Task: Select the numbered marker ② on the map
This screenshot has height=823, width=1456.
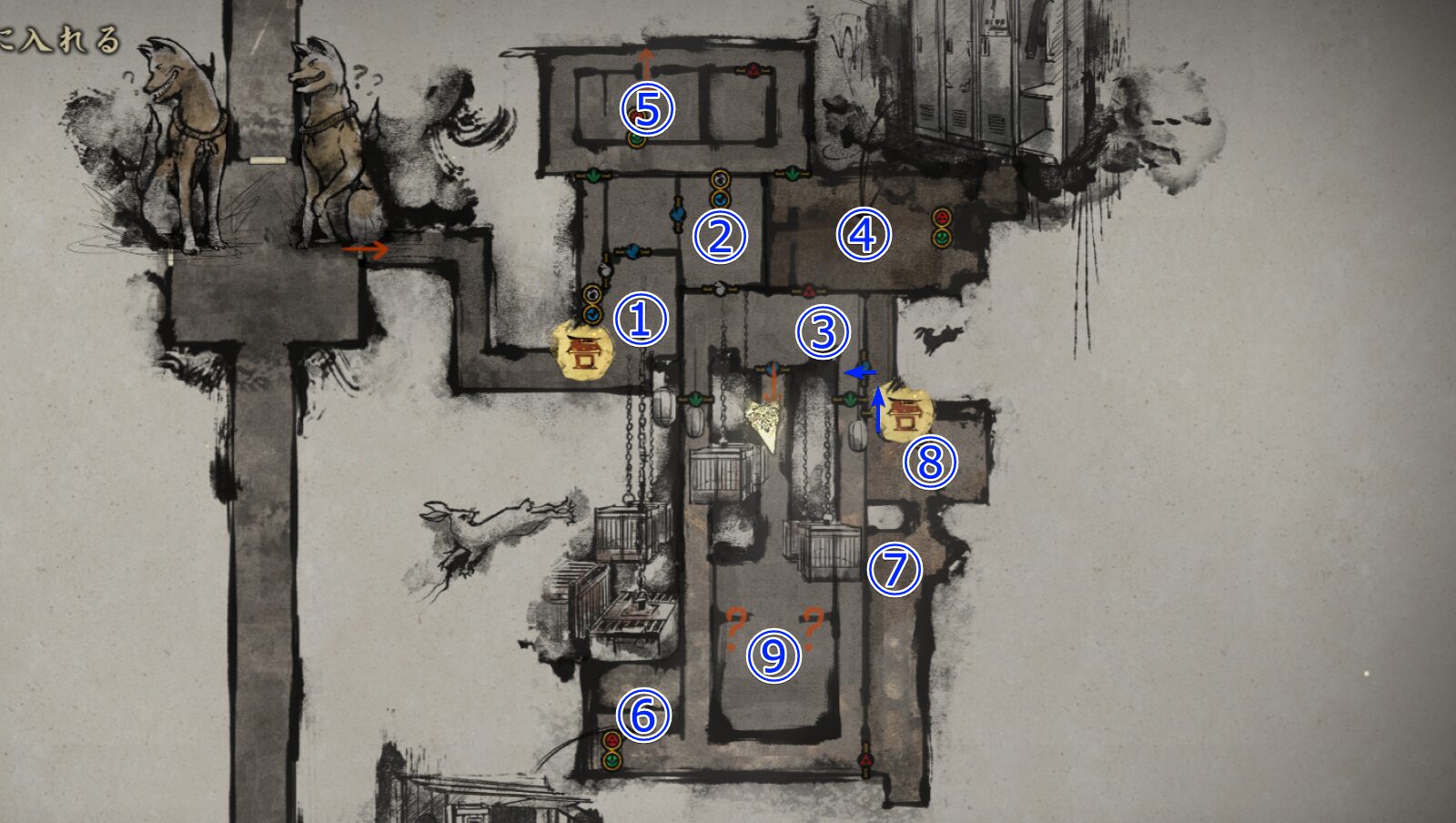Action: pos(719,235)
